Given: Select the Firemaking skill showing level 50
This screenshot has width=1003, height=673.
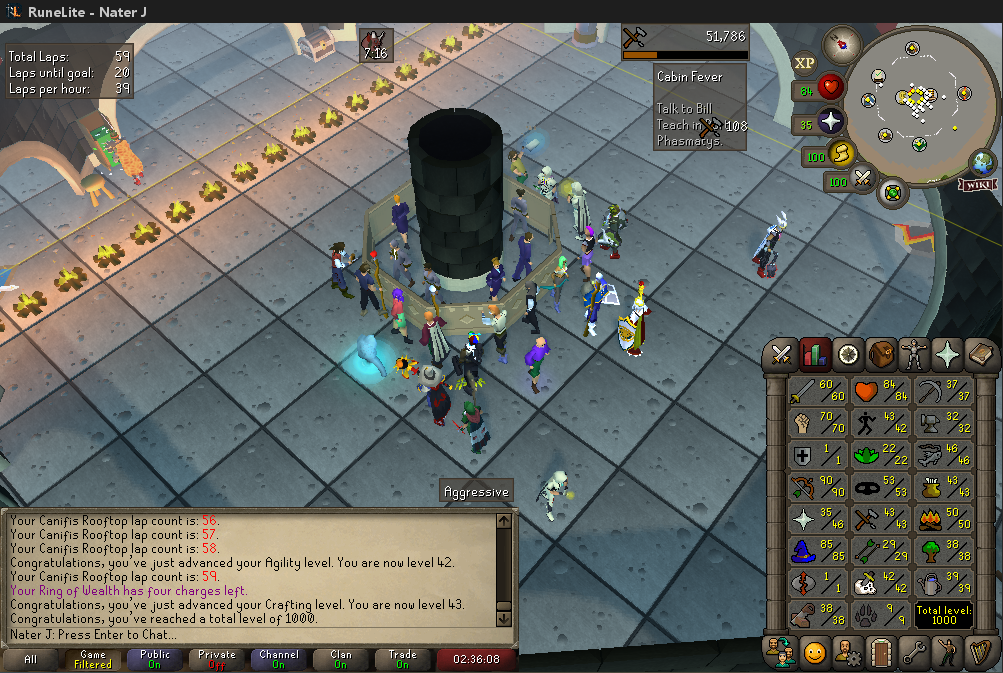Looking at the screenshot, I should 942,519.
